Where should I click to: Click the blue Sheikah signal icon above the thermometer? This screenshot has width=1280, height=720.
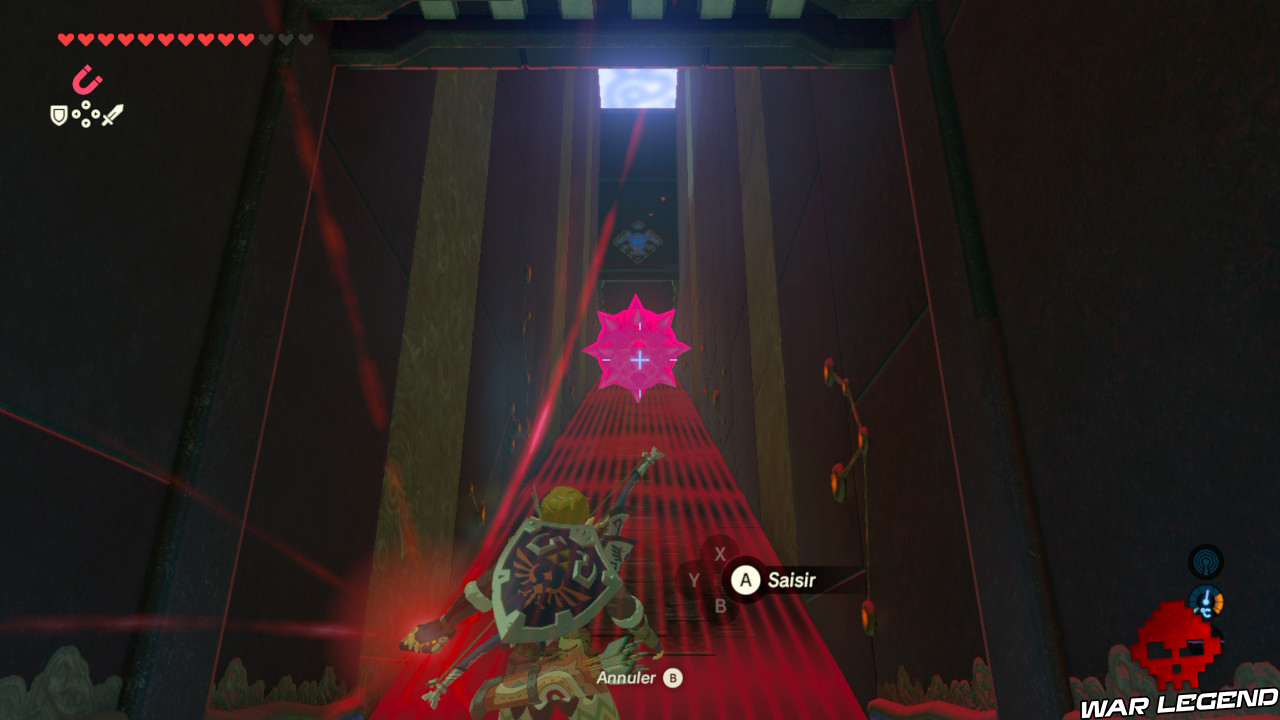pyautogui.click(x=1207, y=561)
